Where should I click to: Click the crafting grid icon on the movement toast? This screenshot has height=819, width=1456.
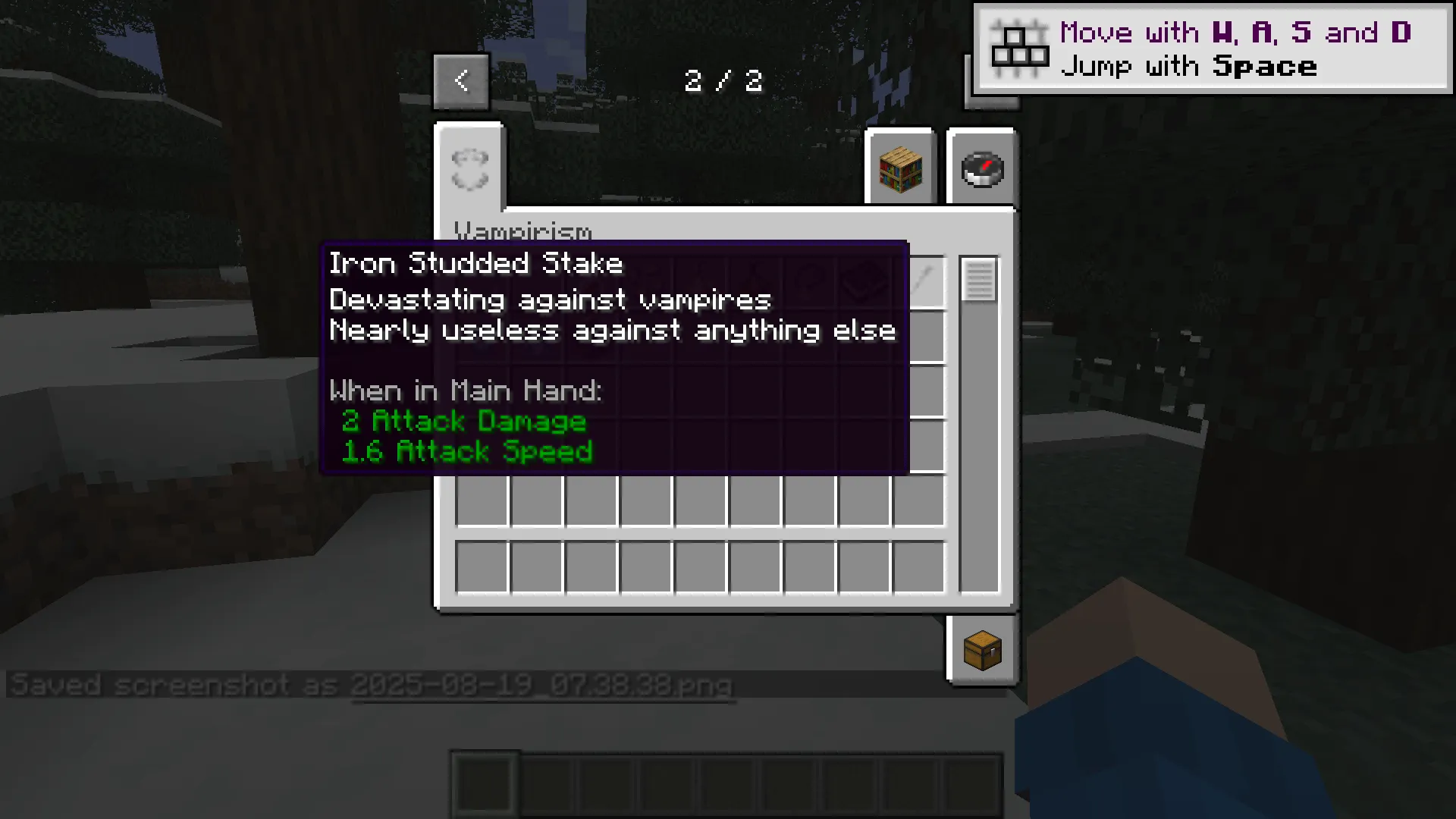click(x=1021, y=47)
